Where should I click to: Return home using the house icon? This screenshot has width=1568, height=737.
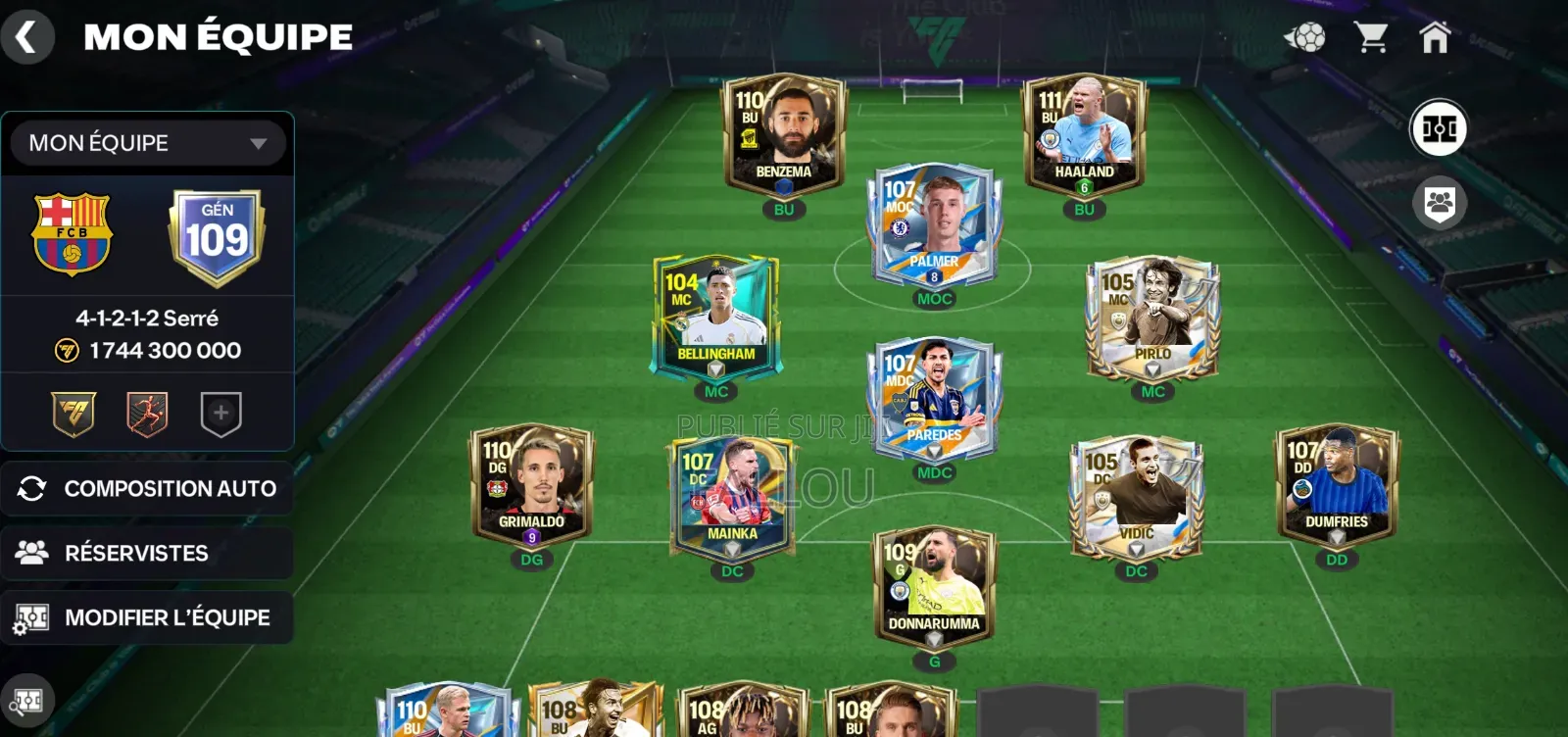pyautogui.click(x=1436, y=36)
